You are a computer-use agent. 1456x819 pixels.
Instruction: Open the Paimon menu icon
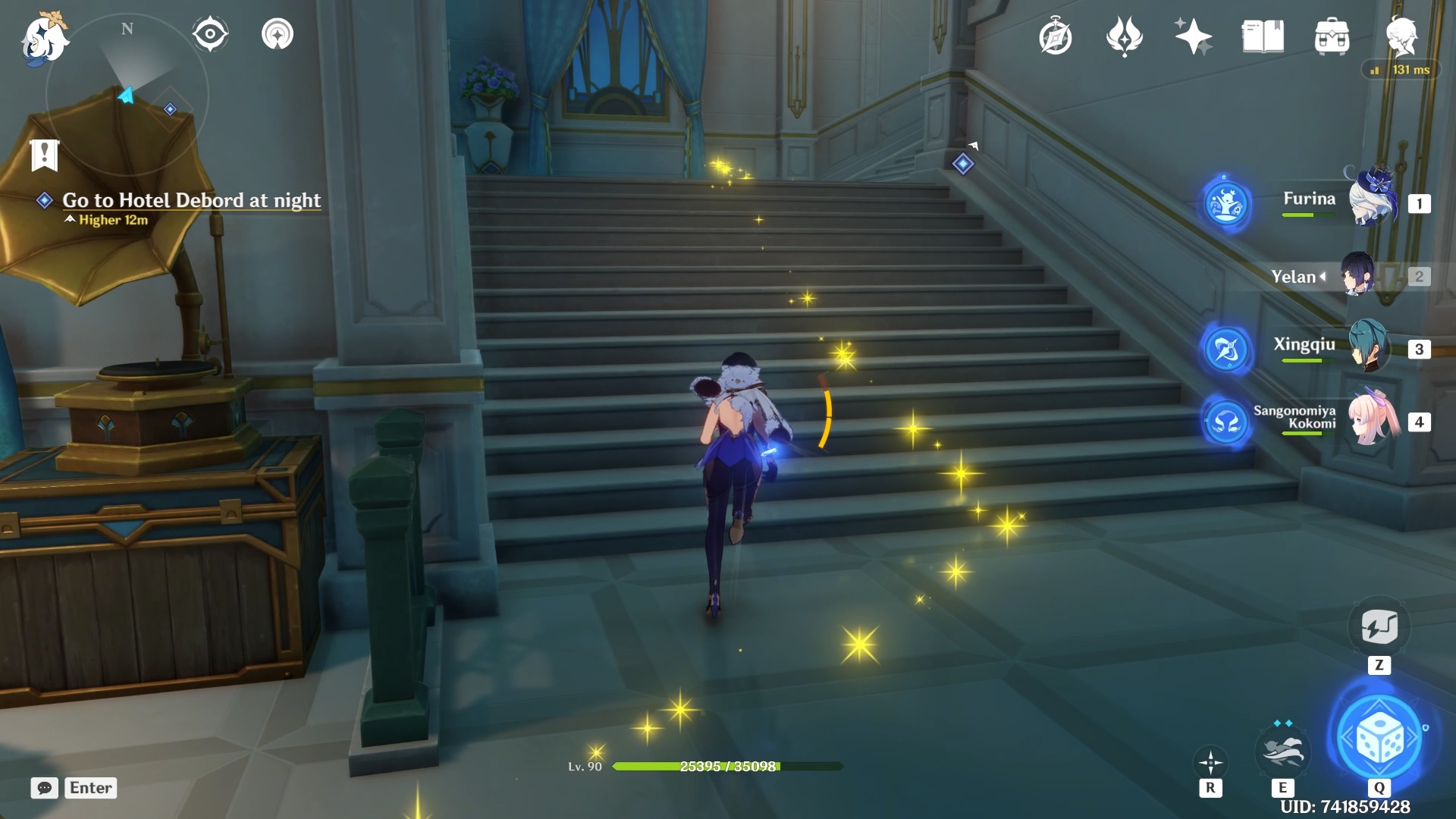(x=44, y=38)
